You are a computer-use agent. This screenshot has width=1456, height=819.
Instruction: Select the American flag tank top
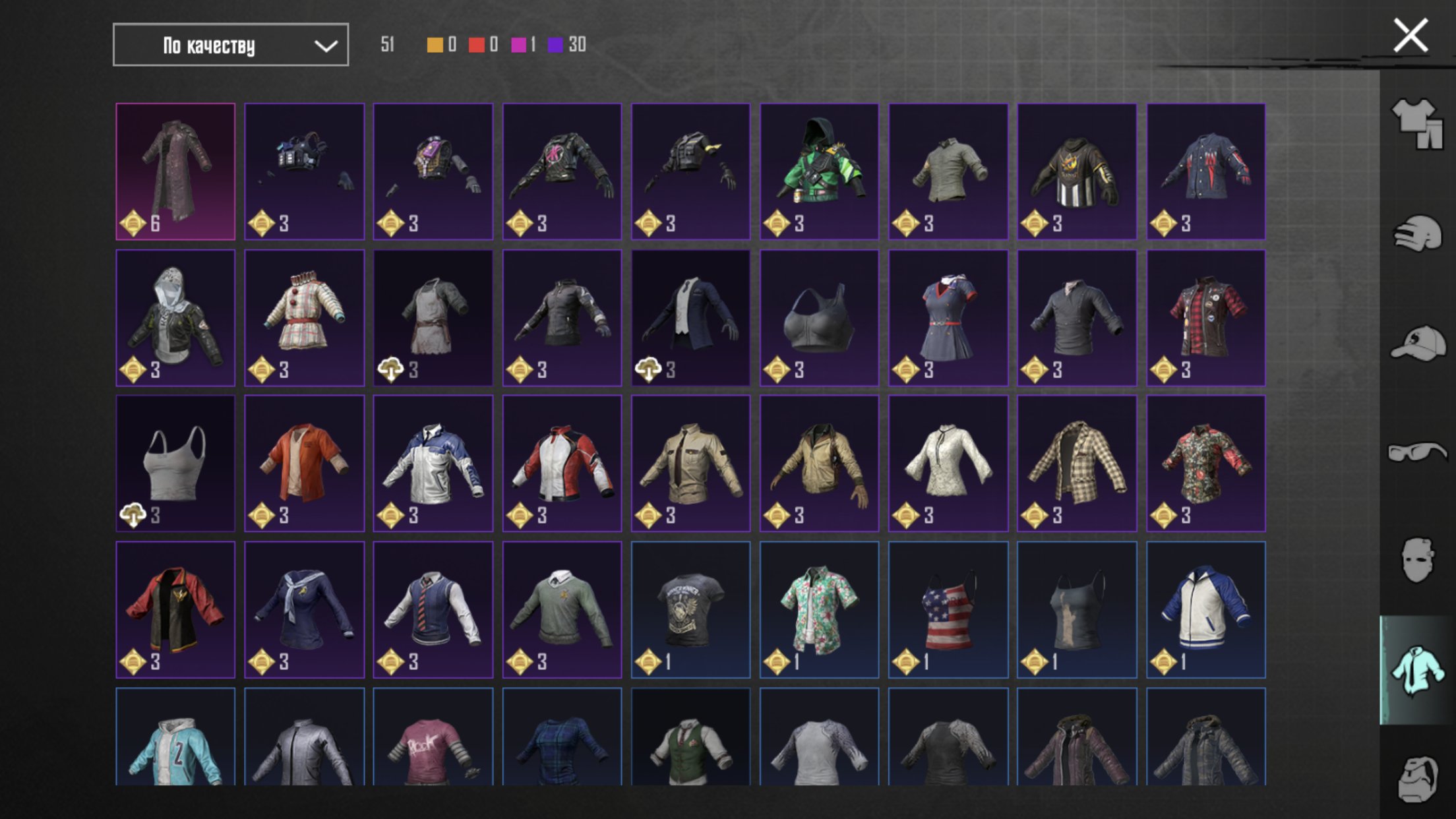click(x=948, y=610)
